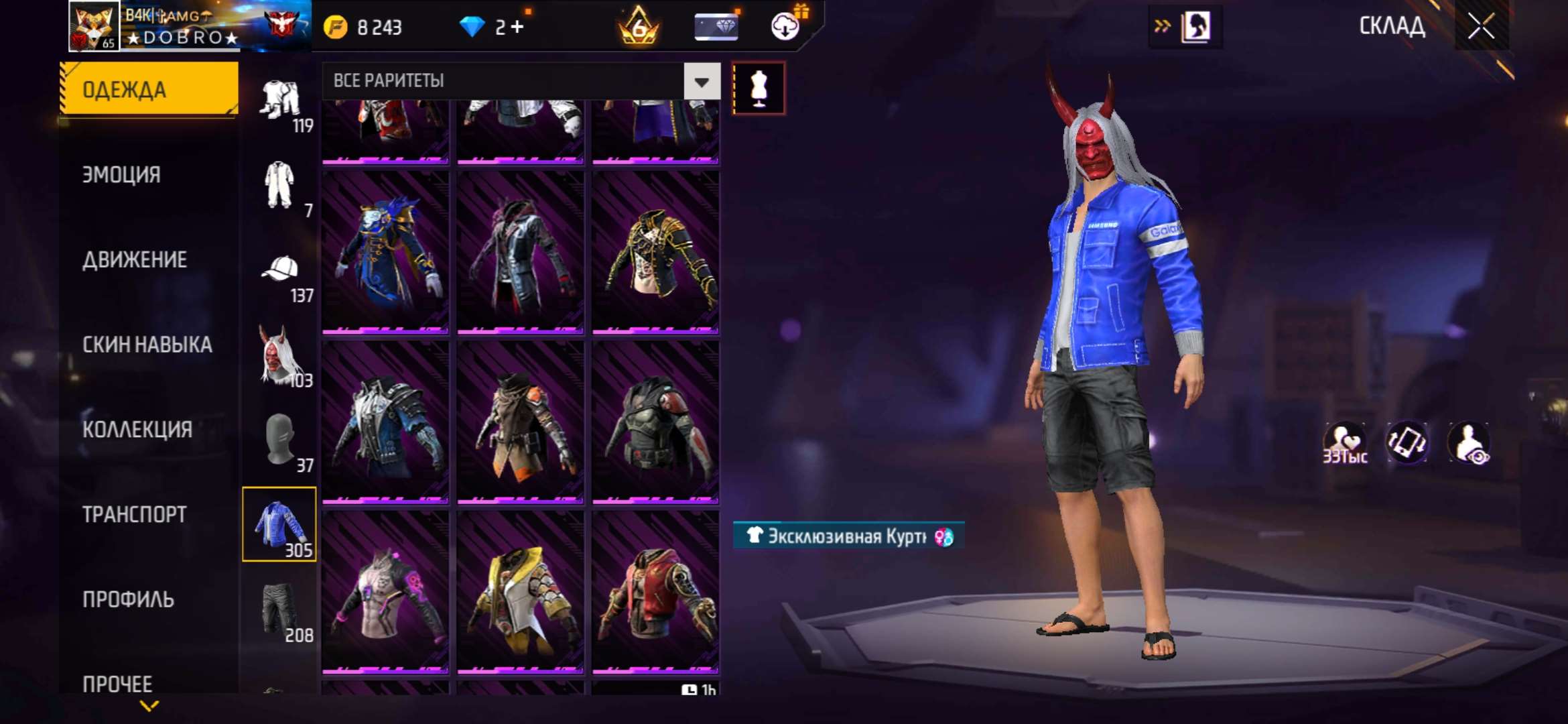Go to the Коллекция tab

(x=137, y=430)
